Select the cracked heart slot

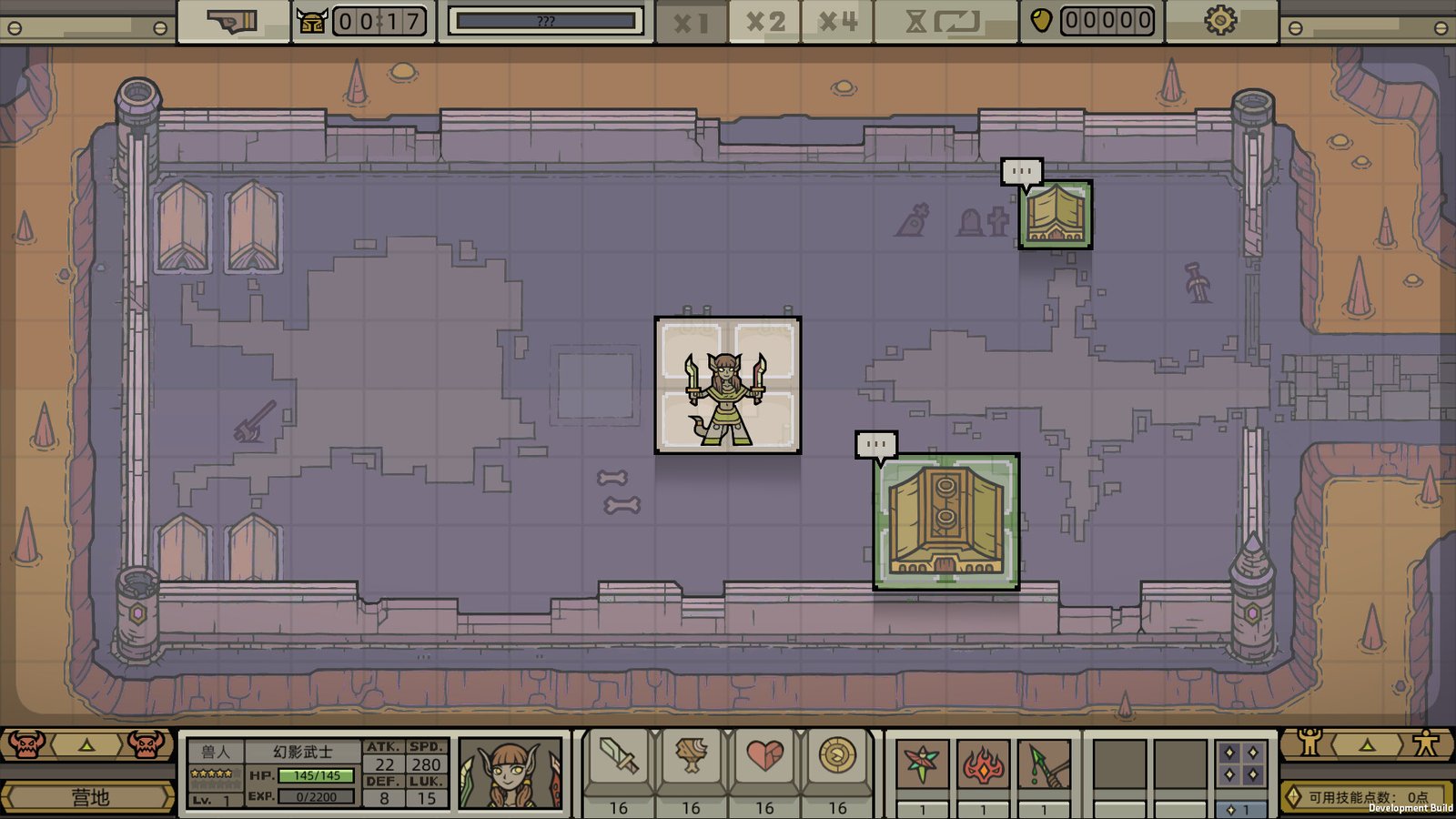click(x=764, y=757)
